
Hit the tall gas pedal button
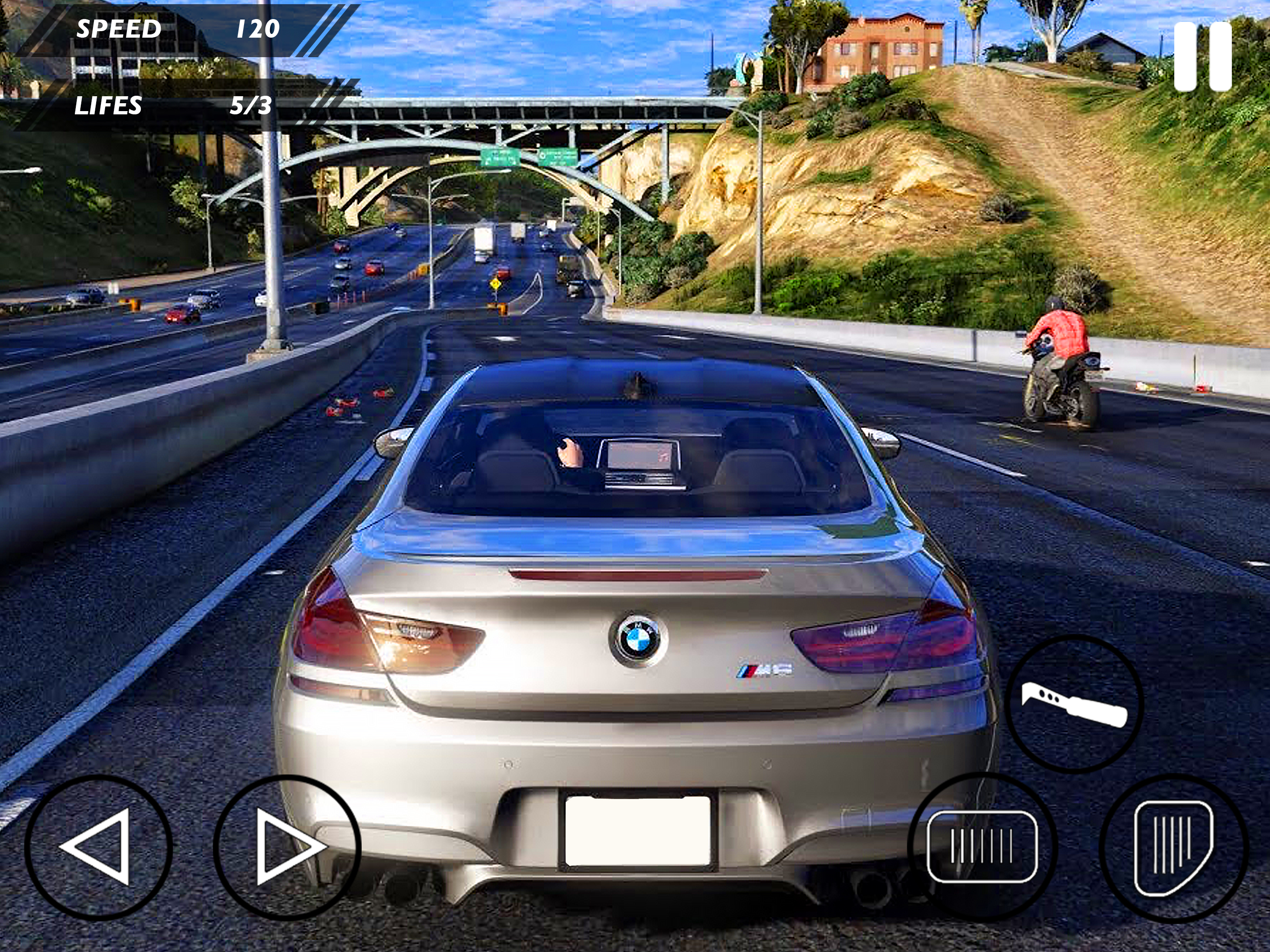1173,847
